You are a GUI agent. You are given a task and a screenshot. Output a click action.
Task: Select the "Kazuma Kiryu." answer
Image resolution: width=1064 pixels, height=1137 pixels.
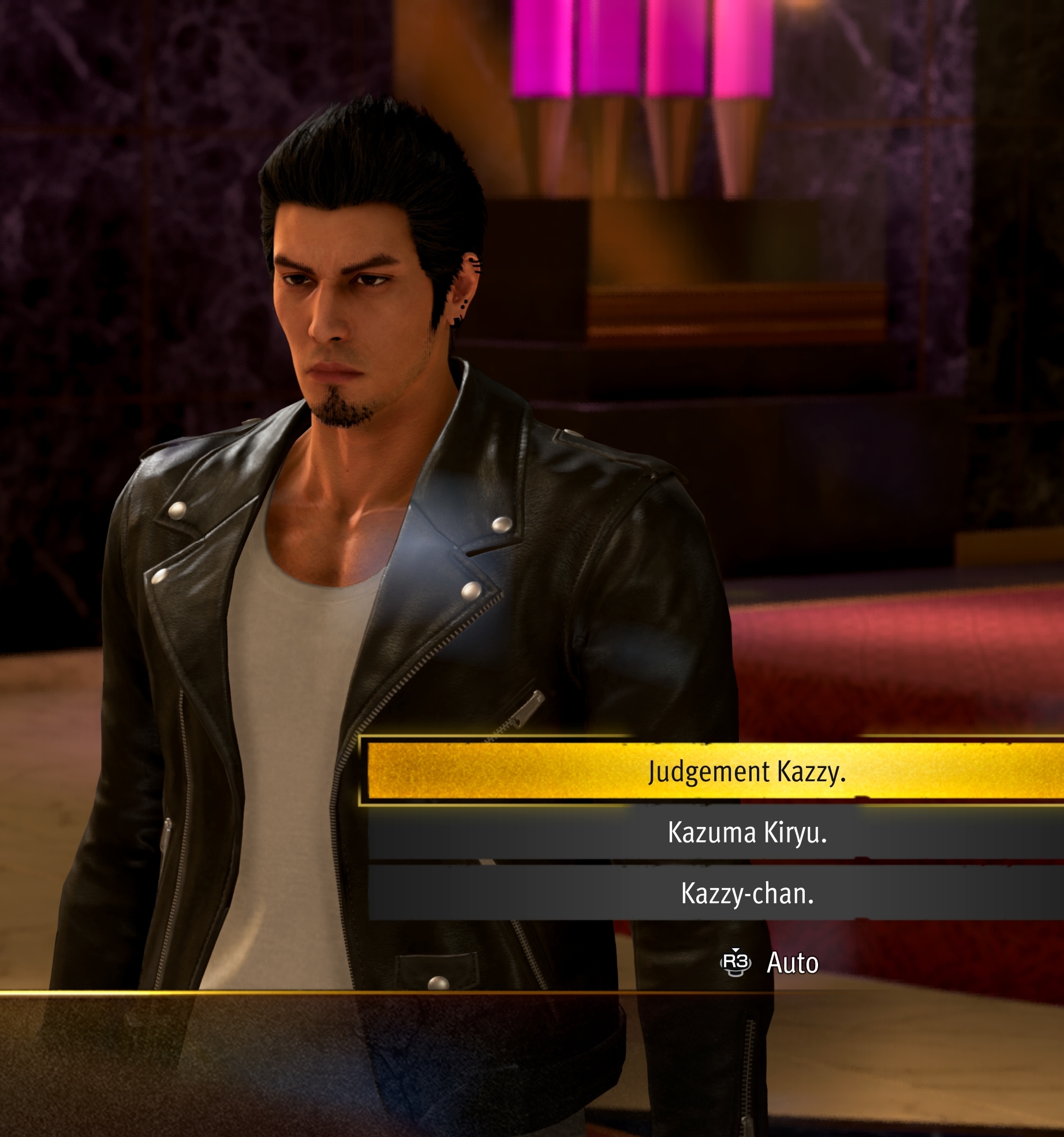(747, 832)
